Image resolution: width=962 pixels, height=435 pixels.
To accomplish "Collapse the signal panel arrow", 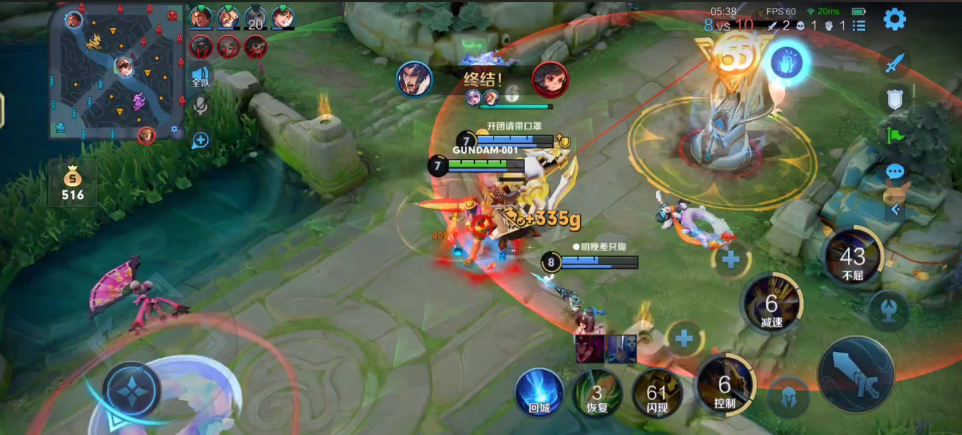I will tap(895, 210).
